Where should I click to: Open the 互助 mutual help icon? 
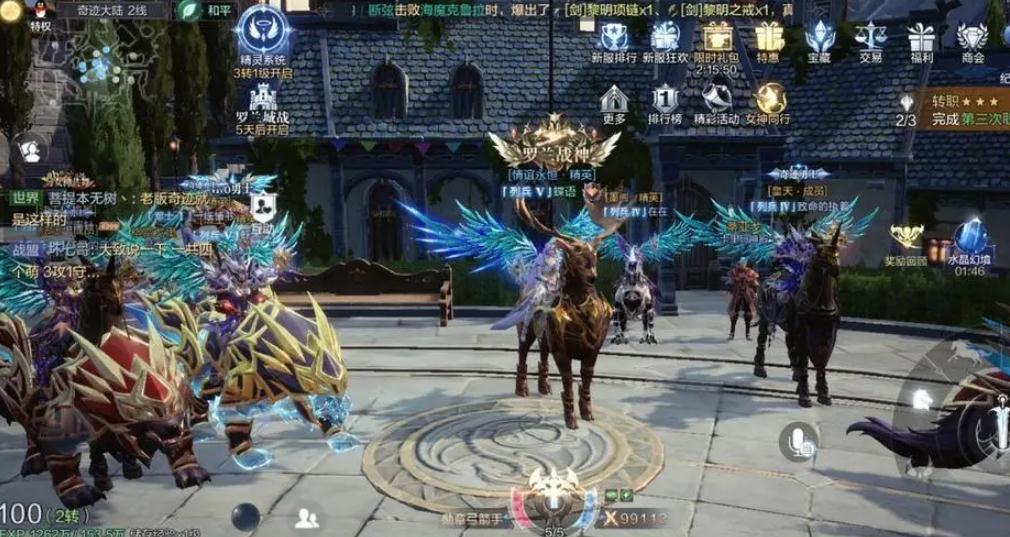coord(264,209)
